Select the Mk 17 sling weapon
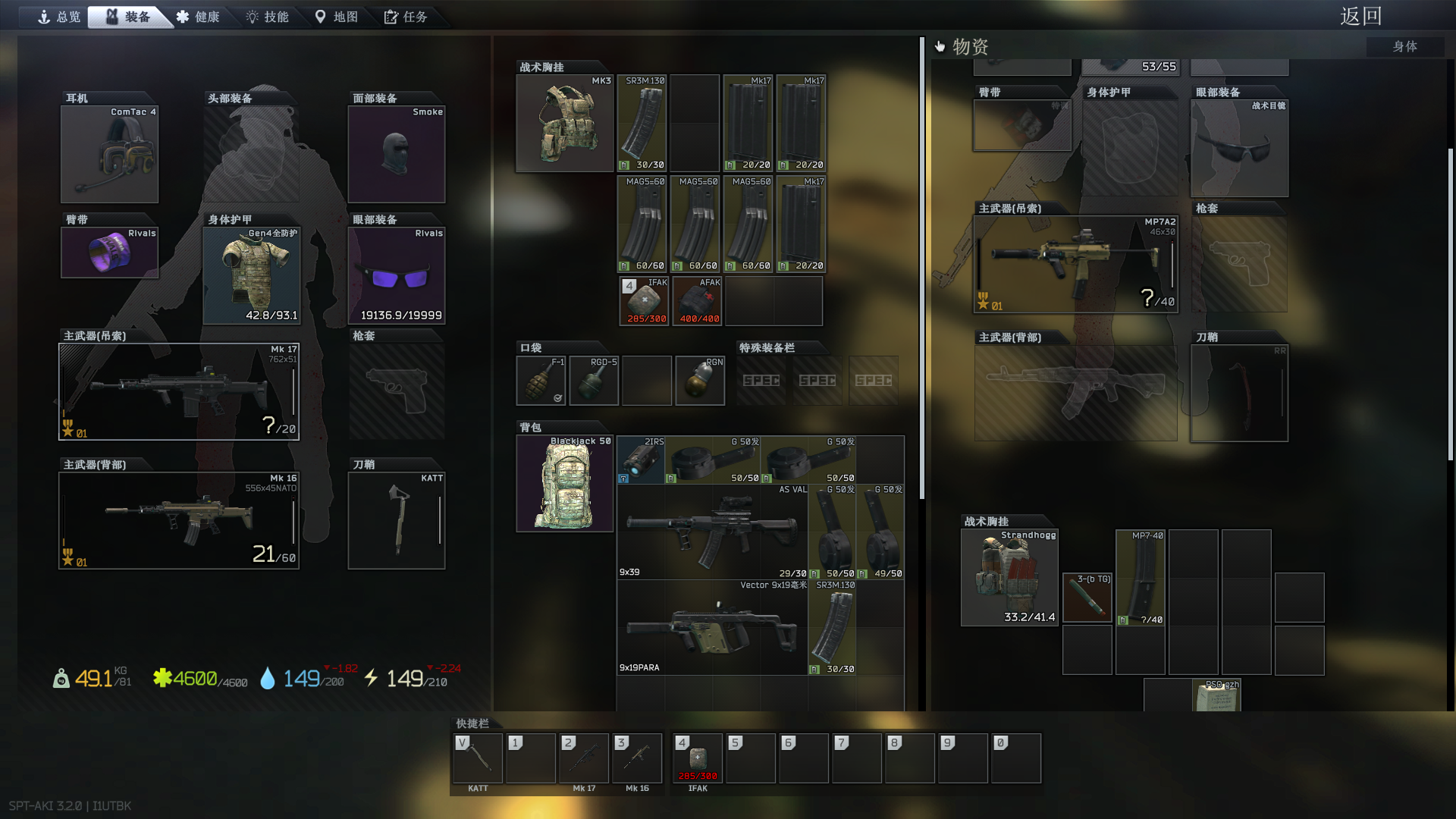The height and width of the screenshot is (819, 1456). coord(179,391)
